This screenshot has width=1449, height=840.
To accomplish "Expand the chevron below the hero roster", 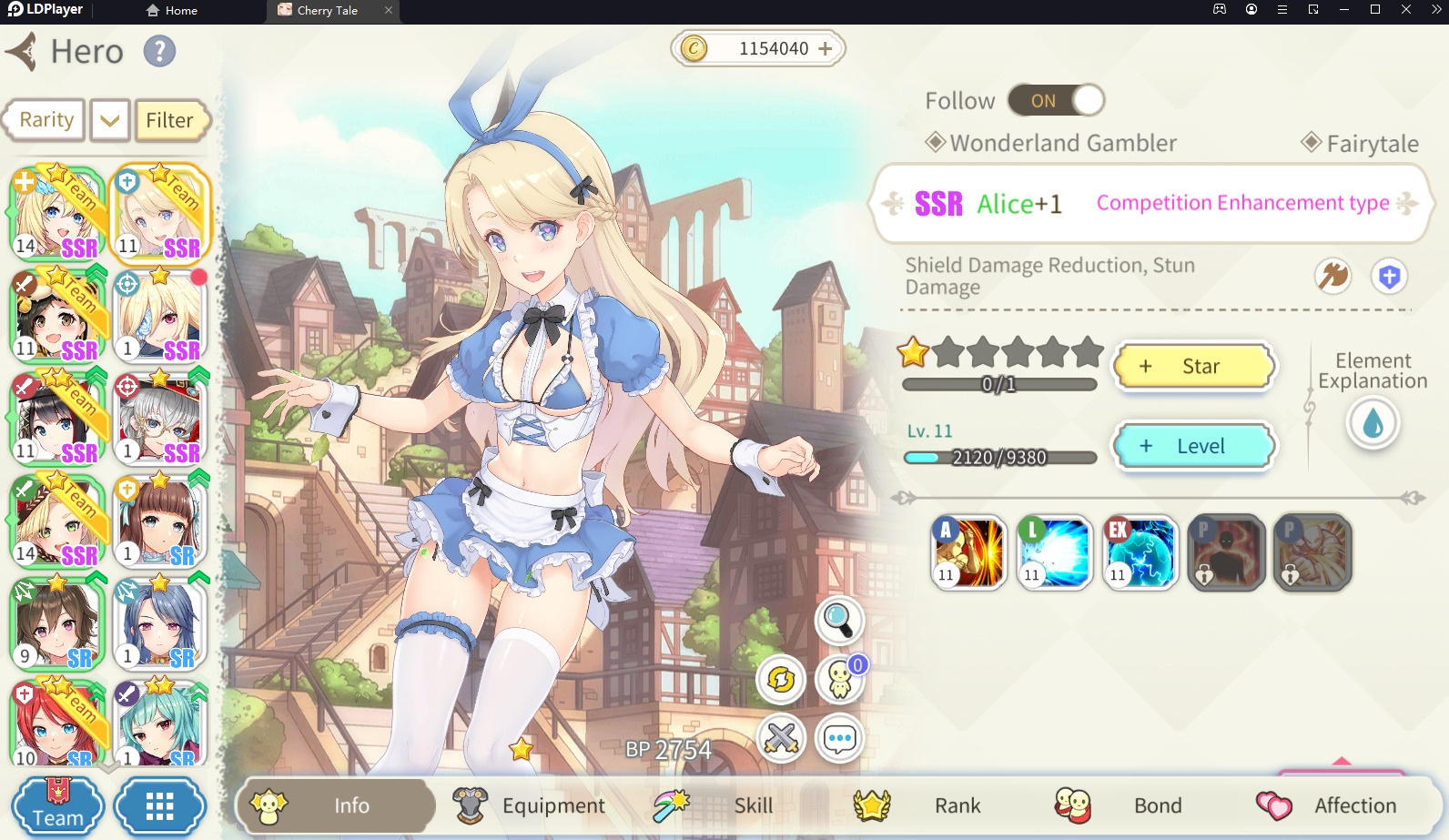I will click(109, 767).
